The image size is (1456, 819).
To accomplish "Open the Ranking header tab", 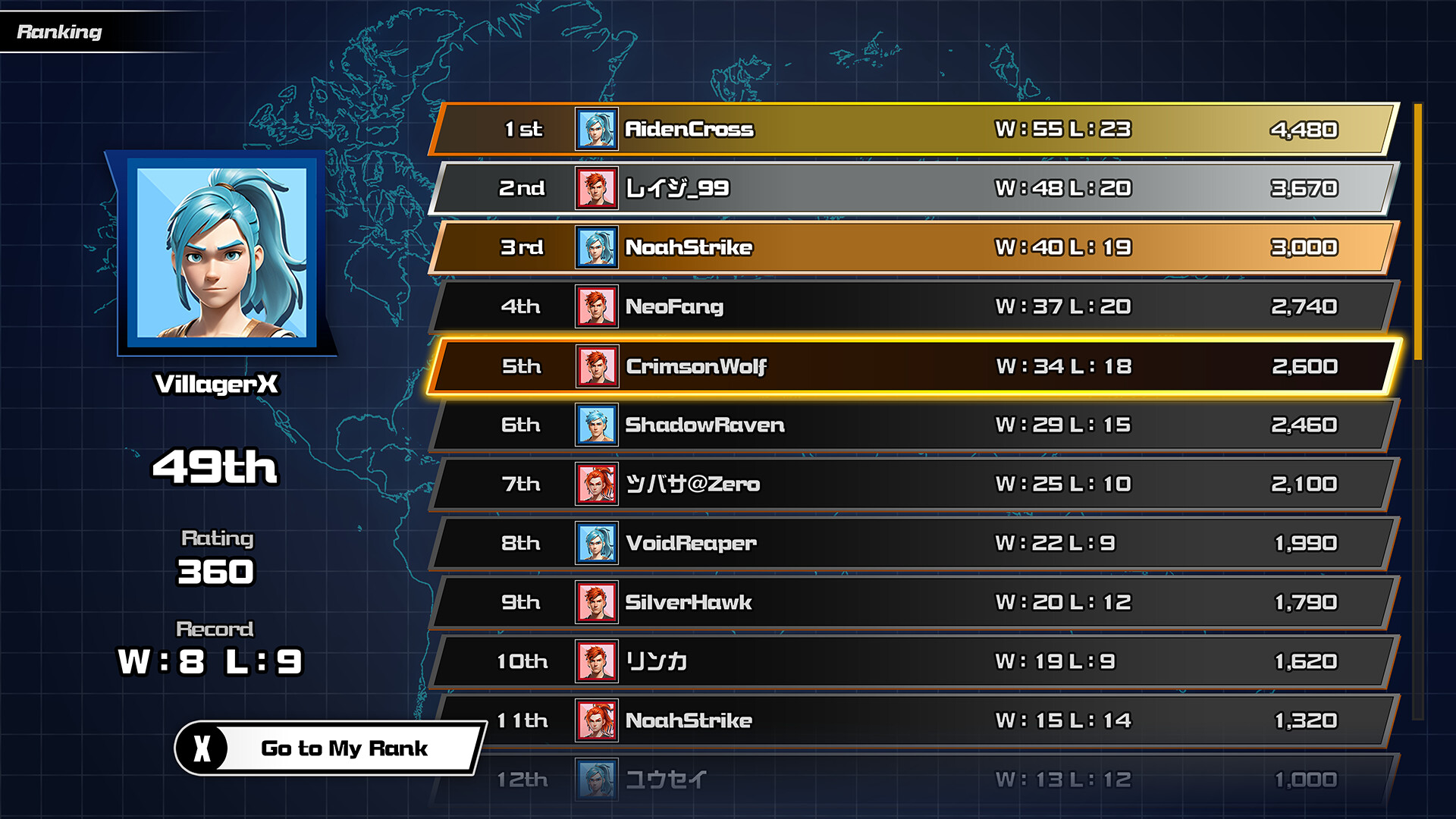I will (59, 33).
